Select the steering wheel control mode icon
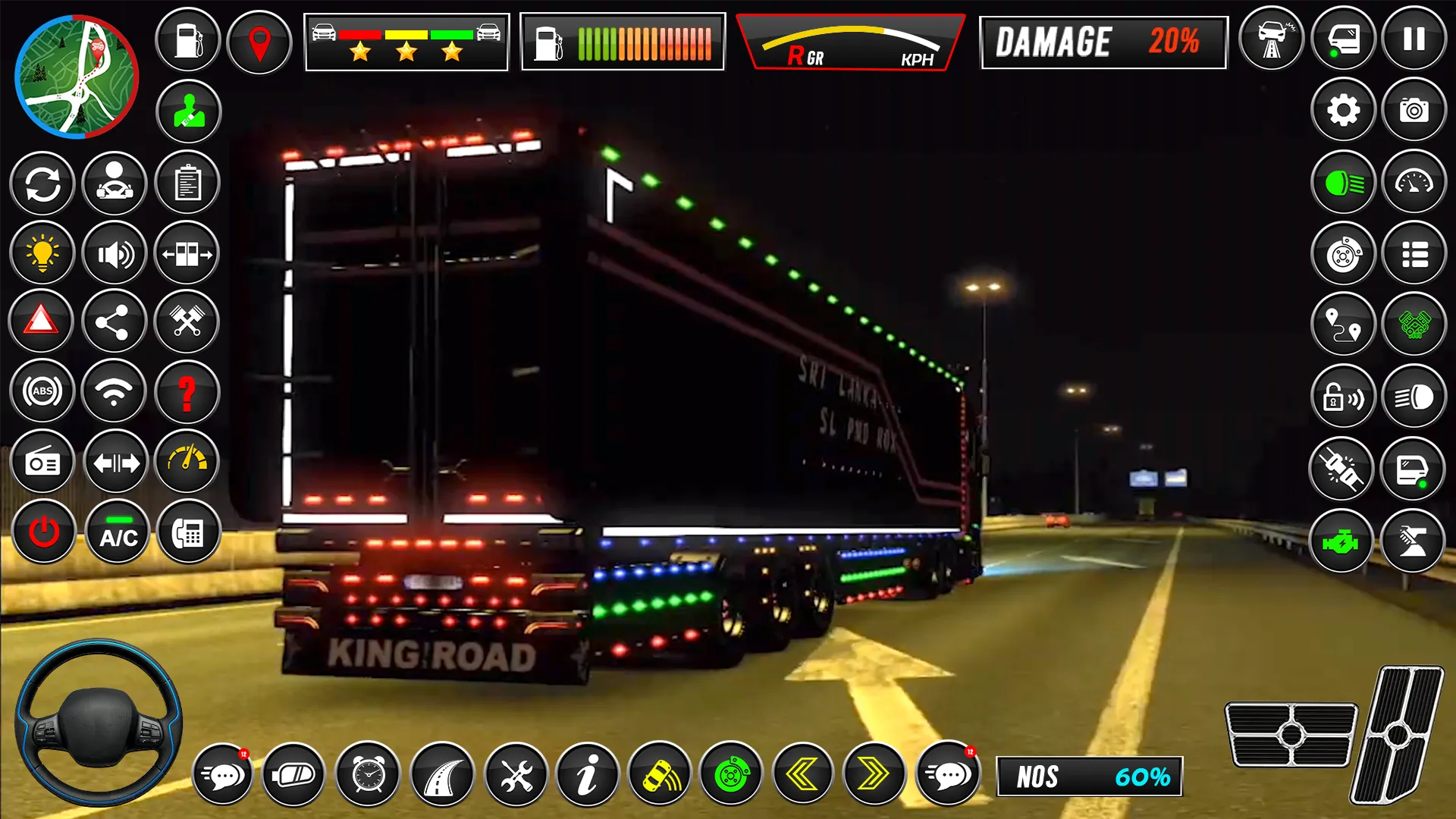Image resolution: width=1456 pixels, height=819 pixels. pyautogui.click(x=115, y=184)
